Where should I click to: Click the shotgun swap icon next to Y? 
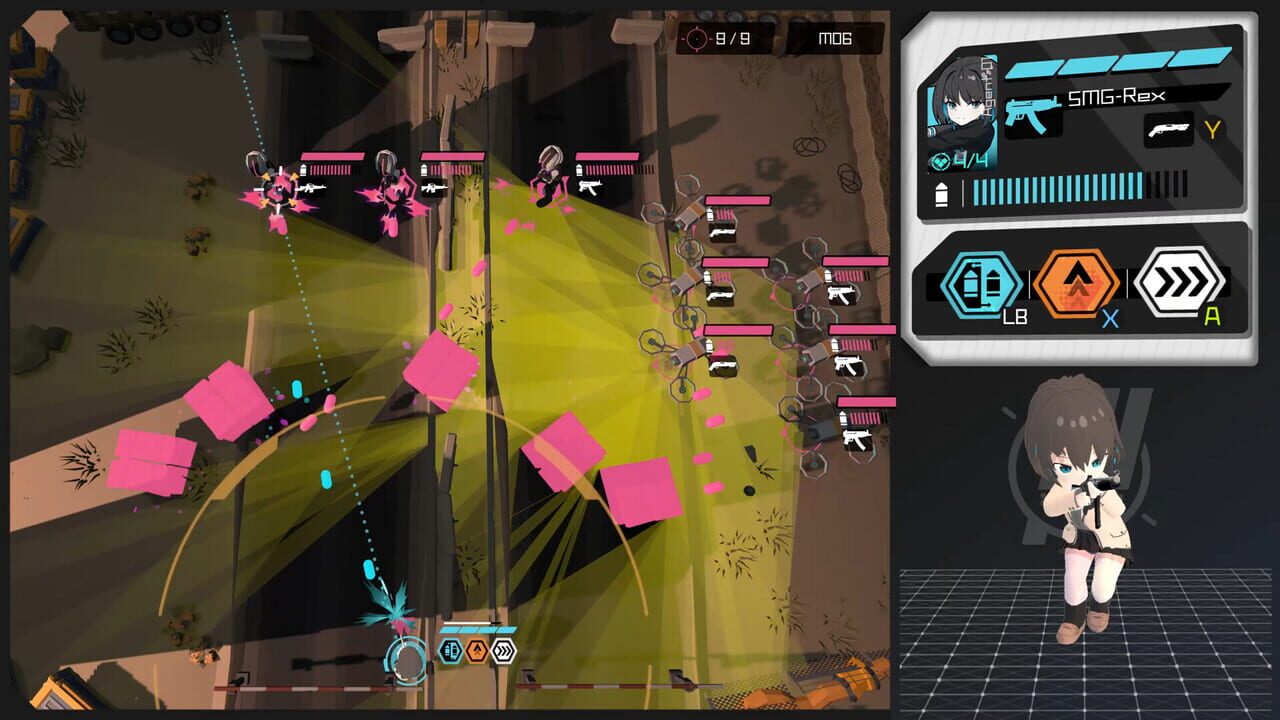[x=1169, y=130]
